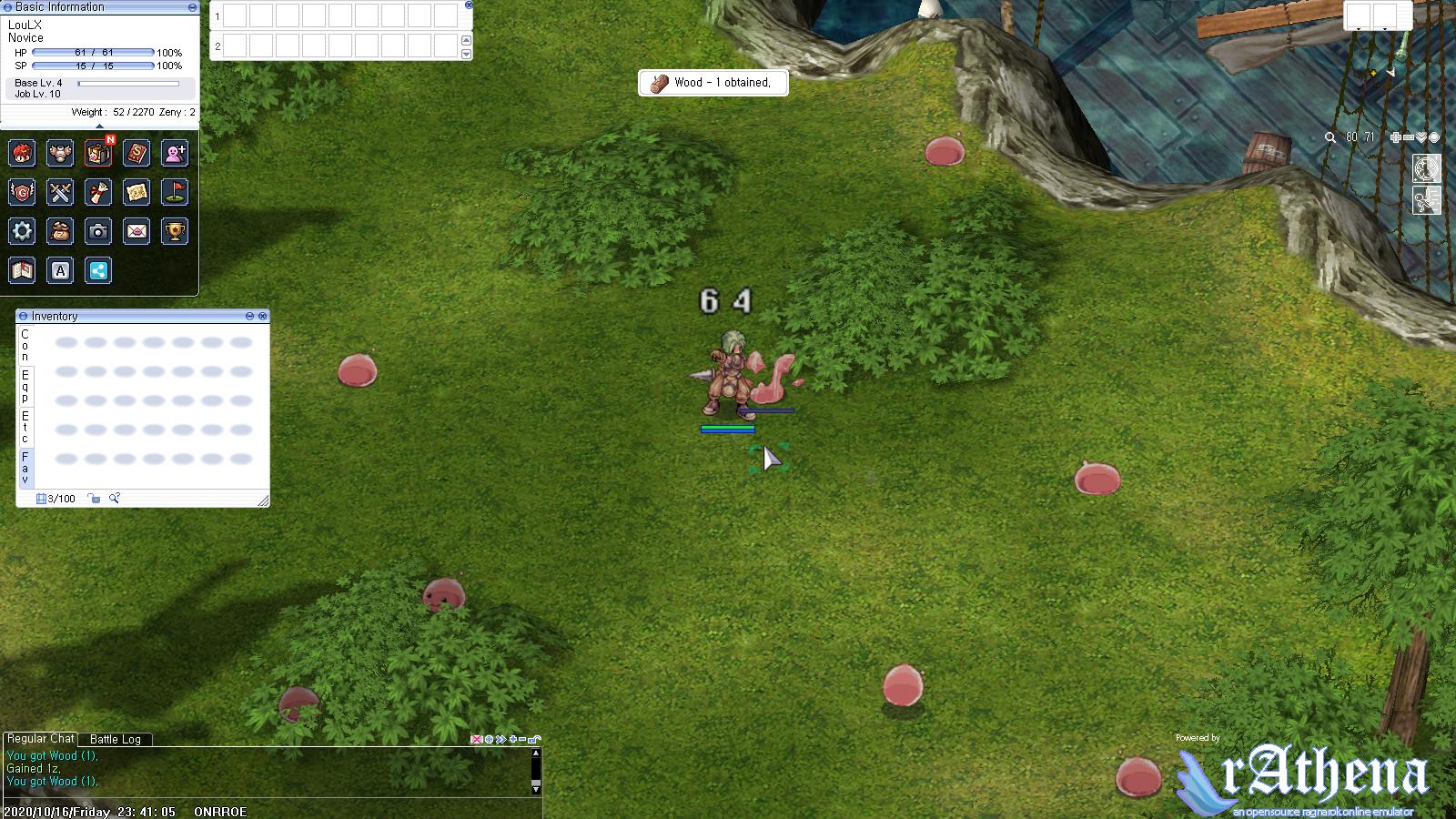Toggle the inventory lock icon
Image resolution: width=1456 pixels, height=819 pixels.
[94, 499]
